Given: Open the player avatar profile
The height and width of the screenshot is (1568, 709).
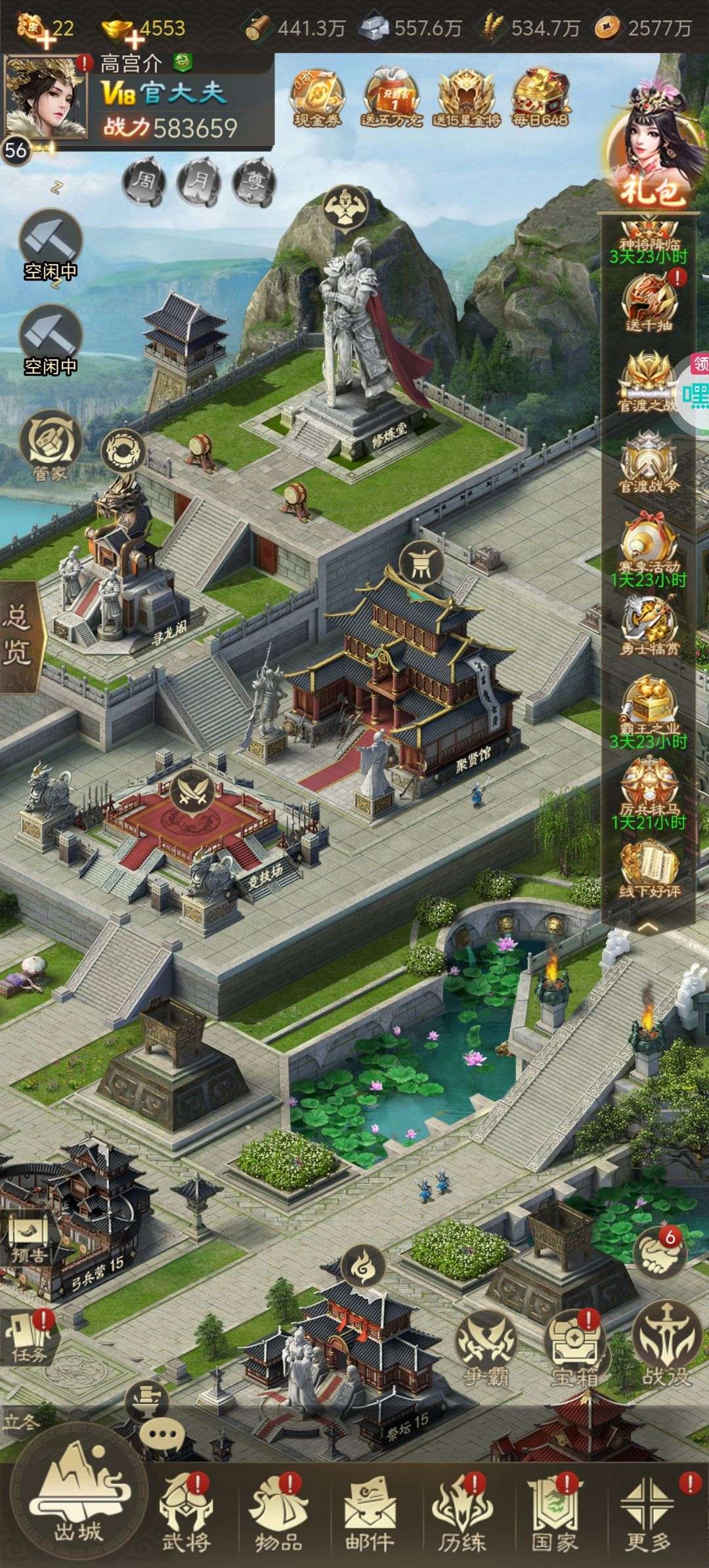Looking at the screenshot, I should pyautogui.click(x=46, y=97).
